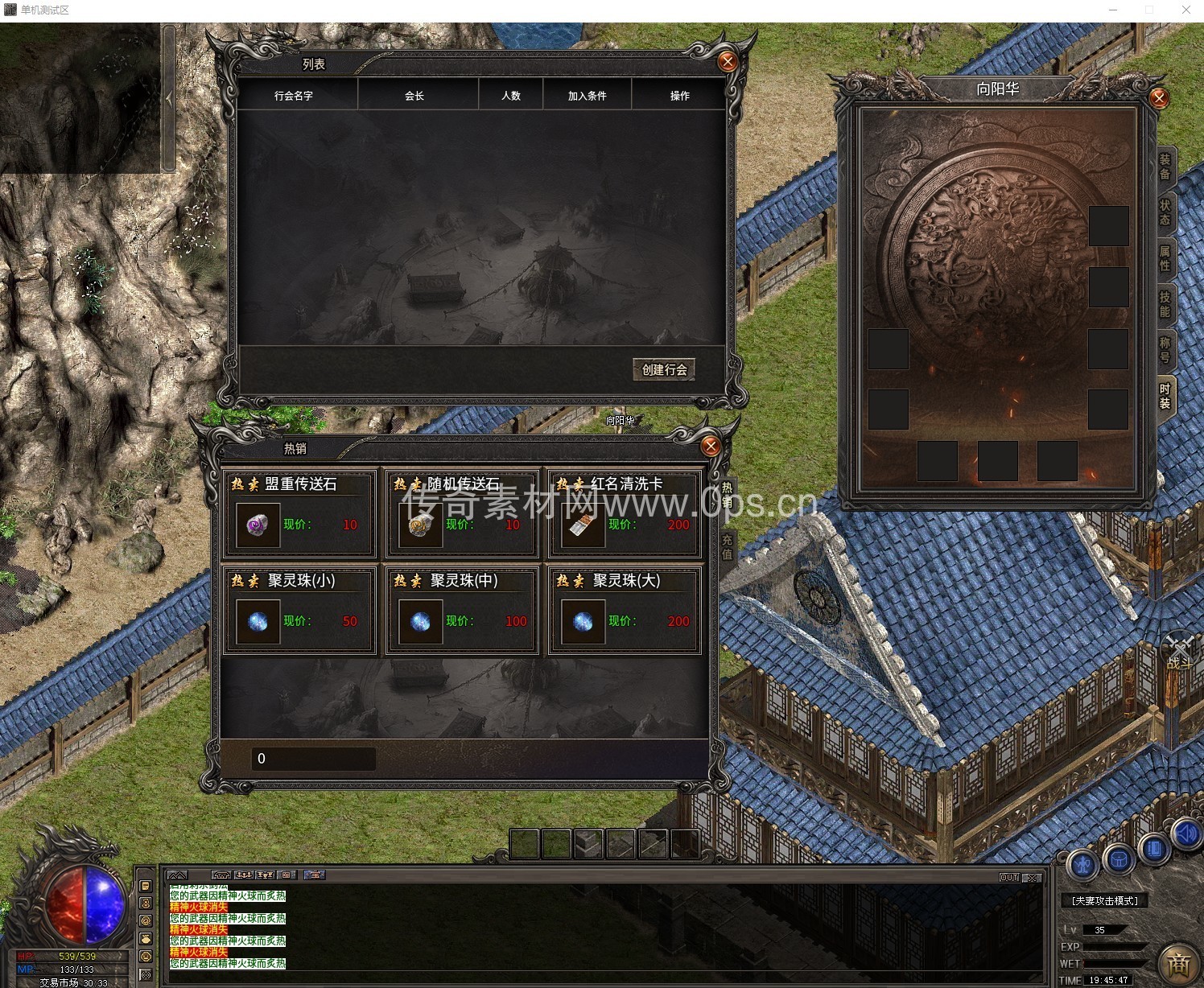Toggle the sound speaker icon
Screen dimensions: 1204x988
[x=1186, y=834]
